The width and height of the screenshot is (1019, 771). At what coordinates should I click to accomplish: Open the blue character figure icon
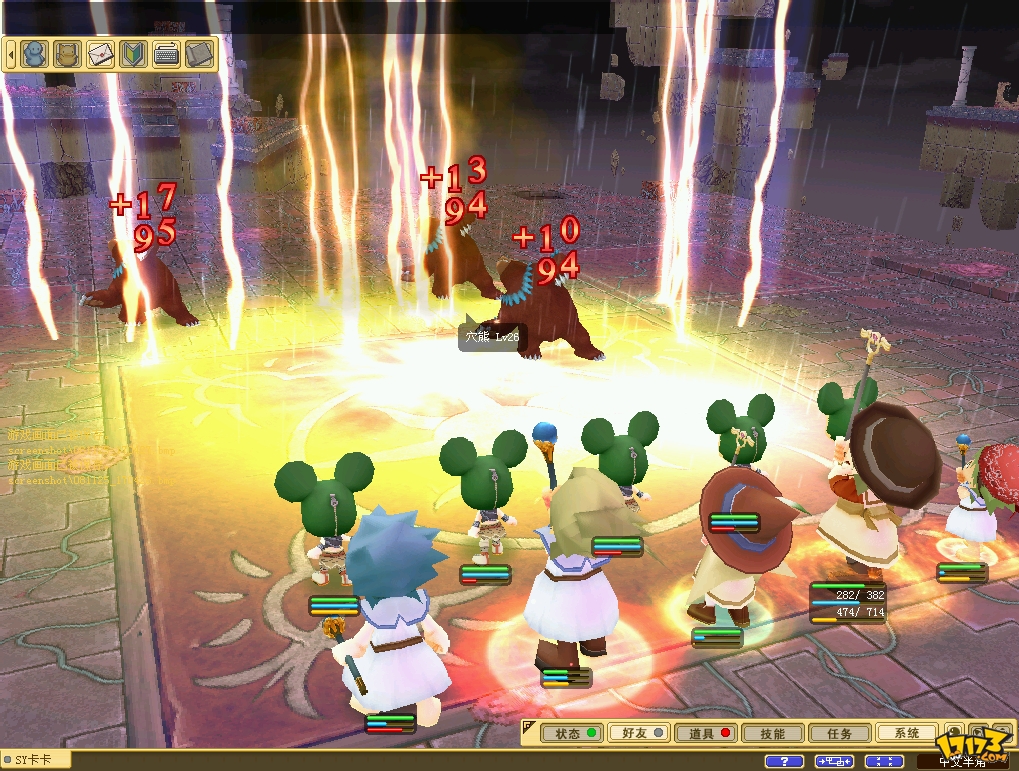pos(35,53)
